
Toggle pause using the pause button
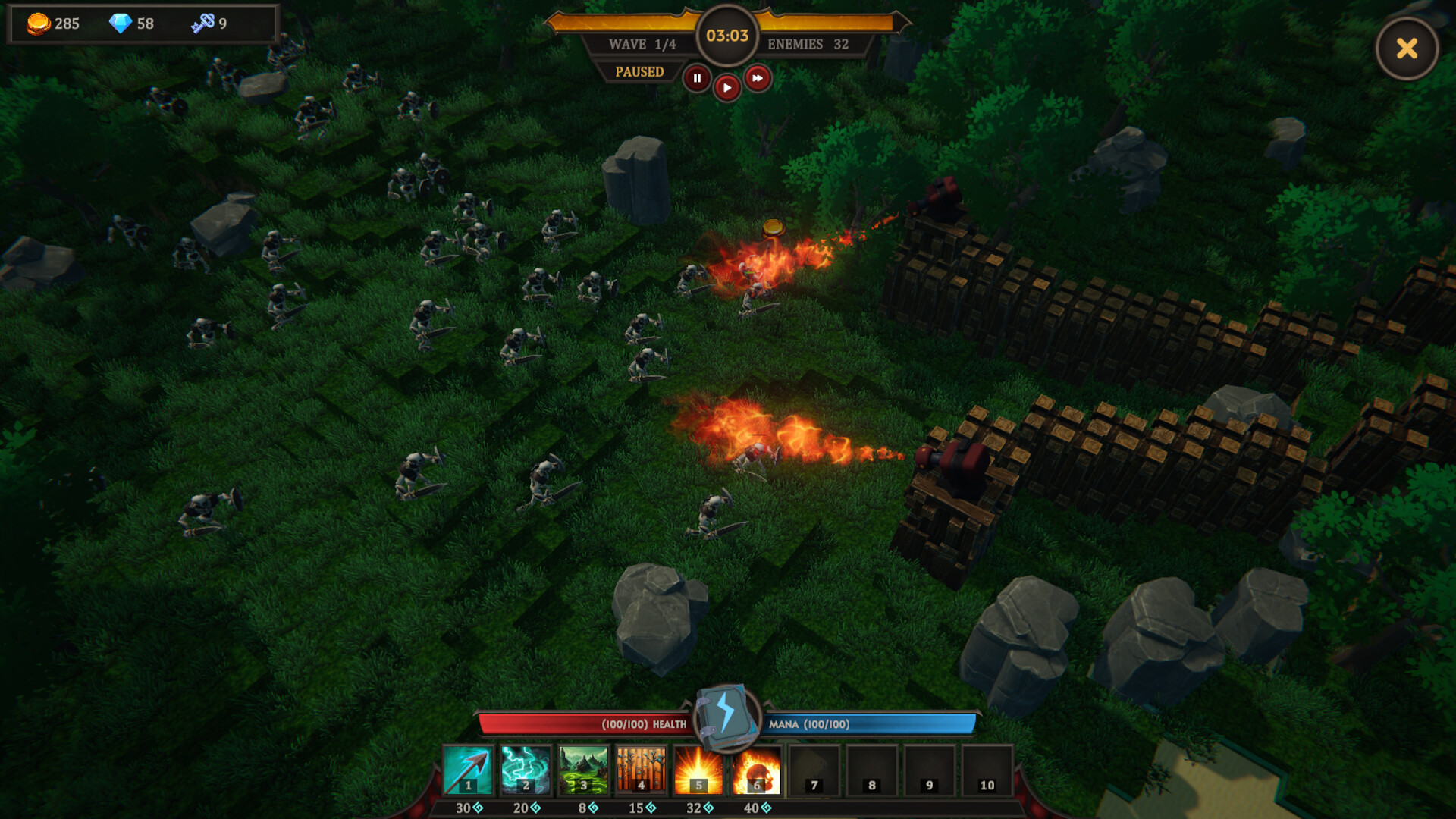(x=696, y=79)
